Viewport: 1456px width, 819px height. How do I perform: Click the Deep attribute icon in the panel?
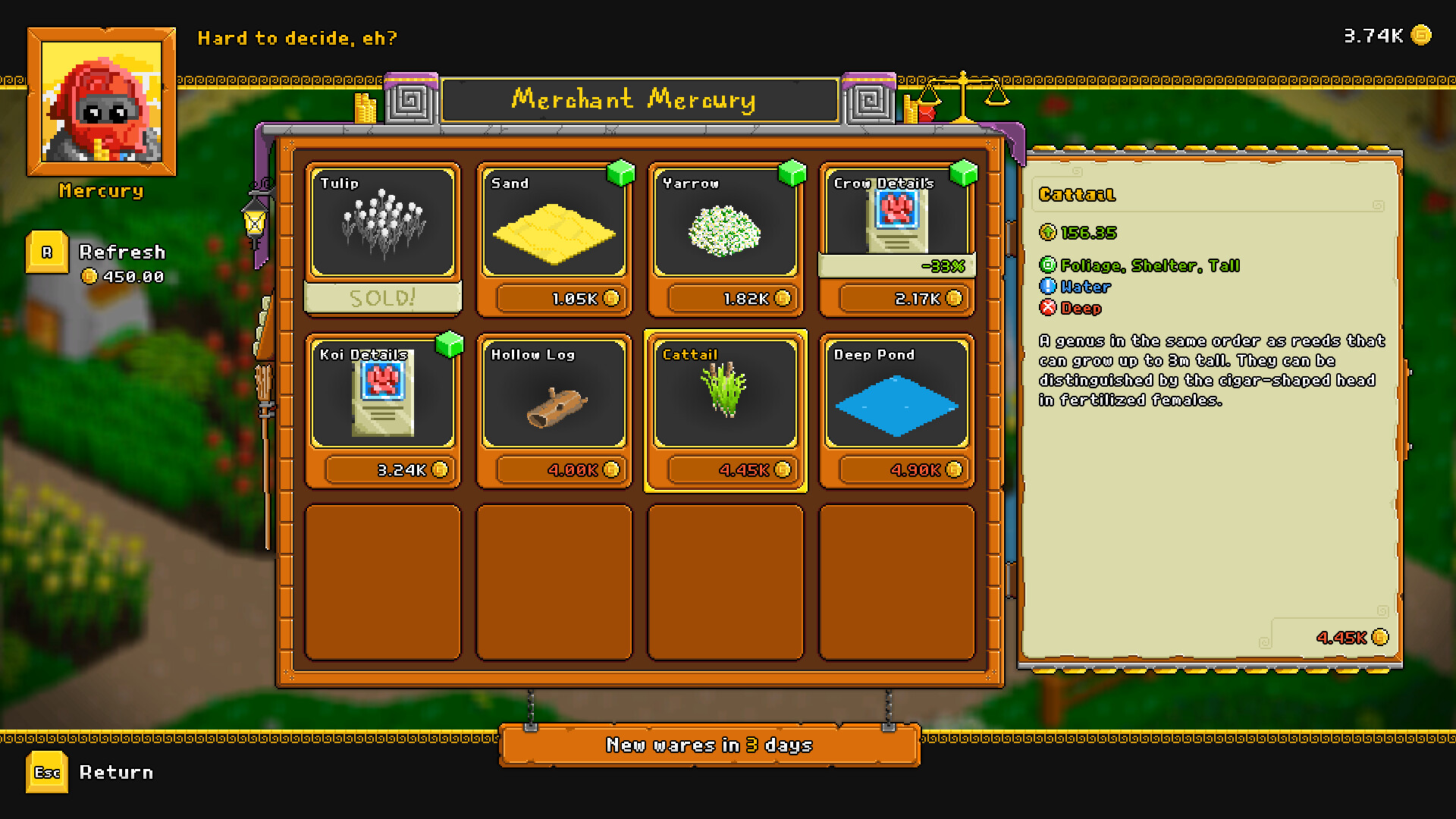pyautogui.click(x=1049, y=309)
